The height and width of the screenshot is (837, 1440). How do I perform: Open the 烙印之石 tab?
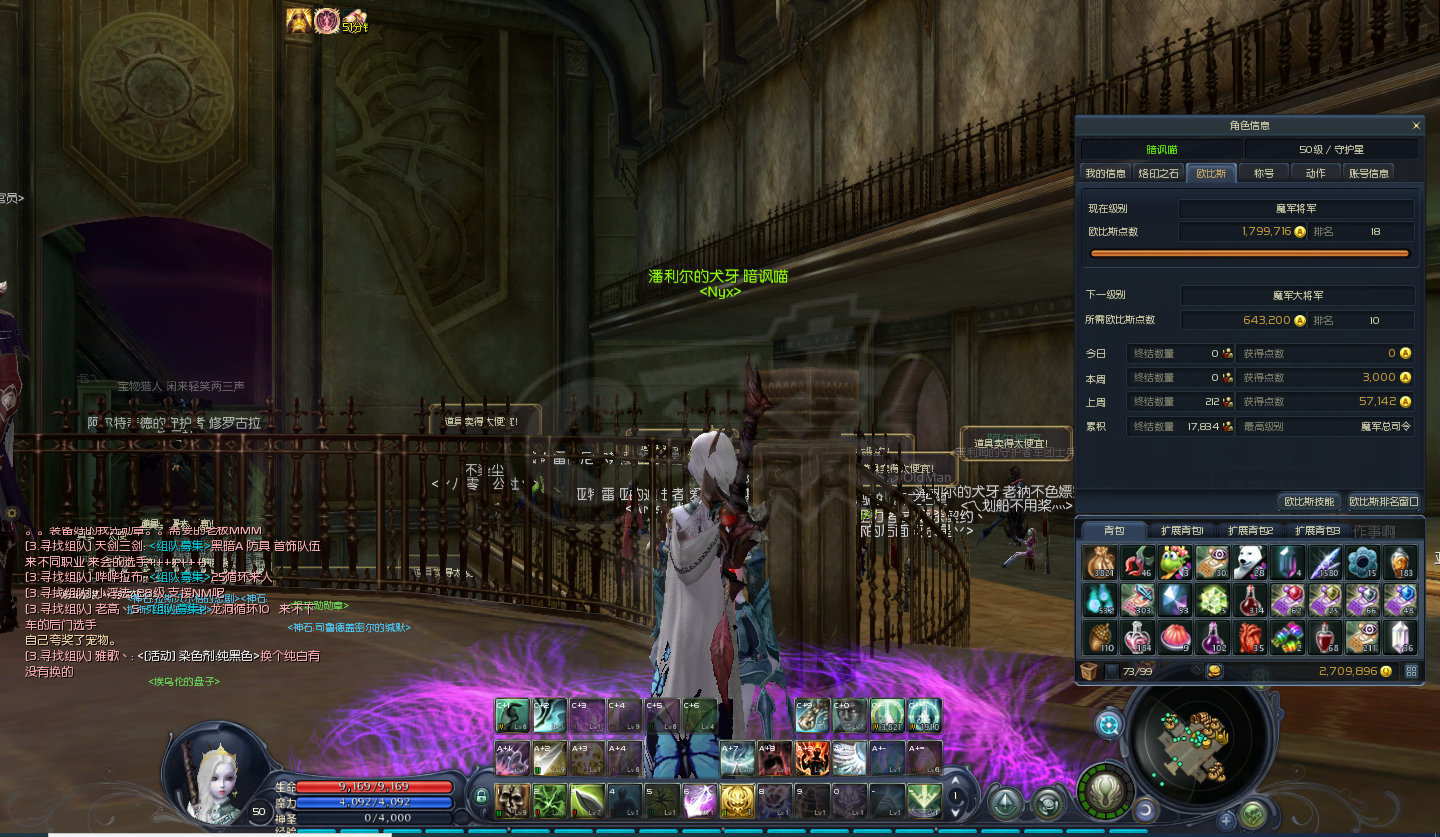[x=1158, y=173]
